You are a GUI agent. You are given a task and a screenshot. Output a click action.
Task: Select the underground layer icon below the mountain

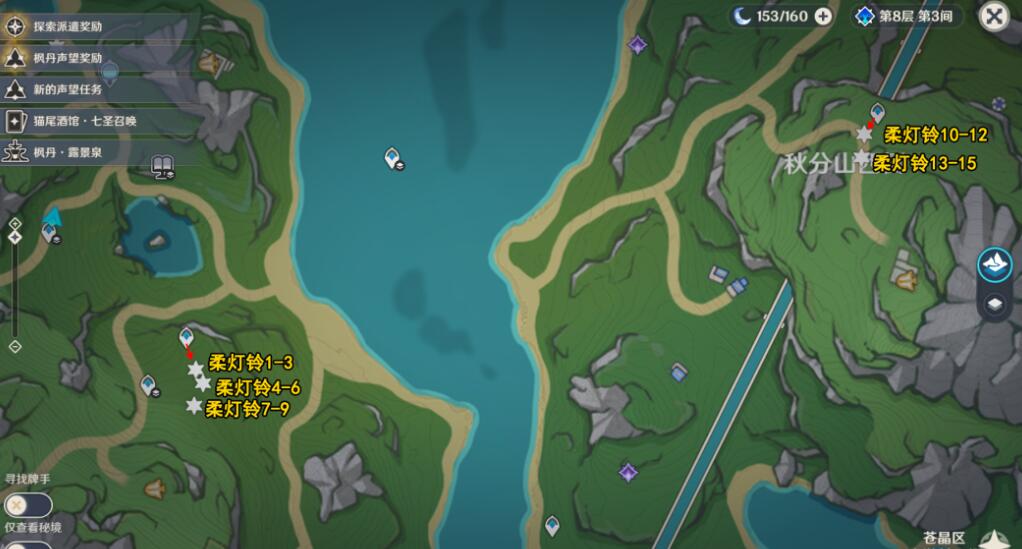[995, 304]
